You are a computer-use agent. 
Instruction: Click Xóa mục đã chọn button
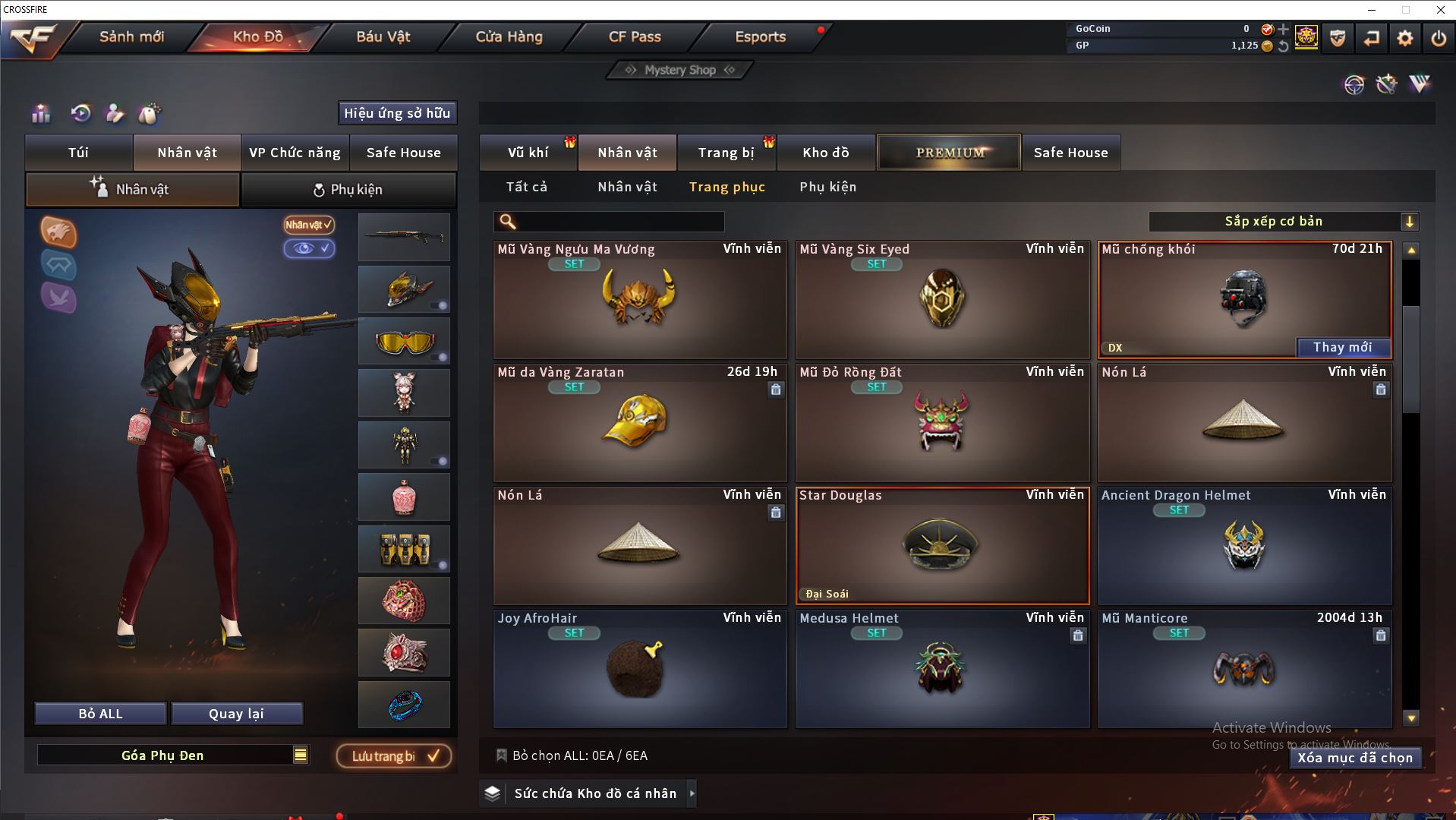click(x=1354, y=758)
